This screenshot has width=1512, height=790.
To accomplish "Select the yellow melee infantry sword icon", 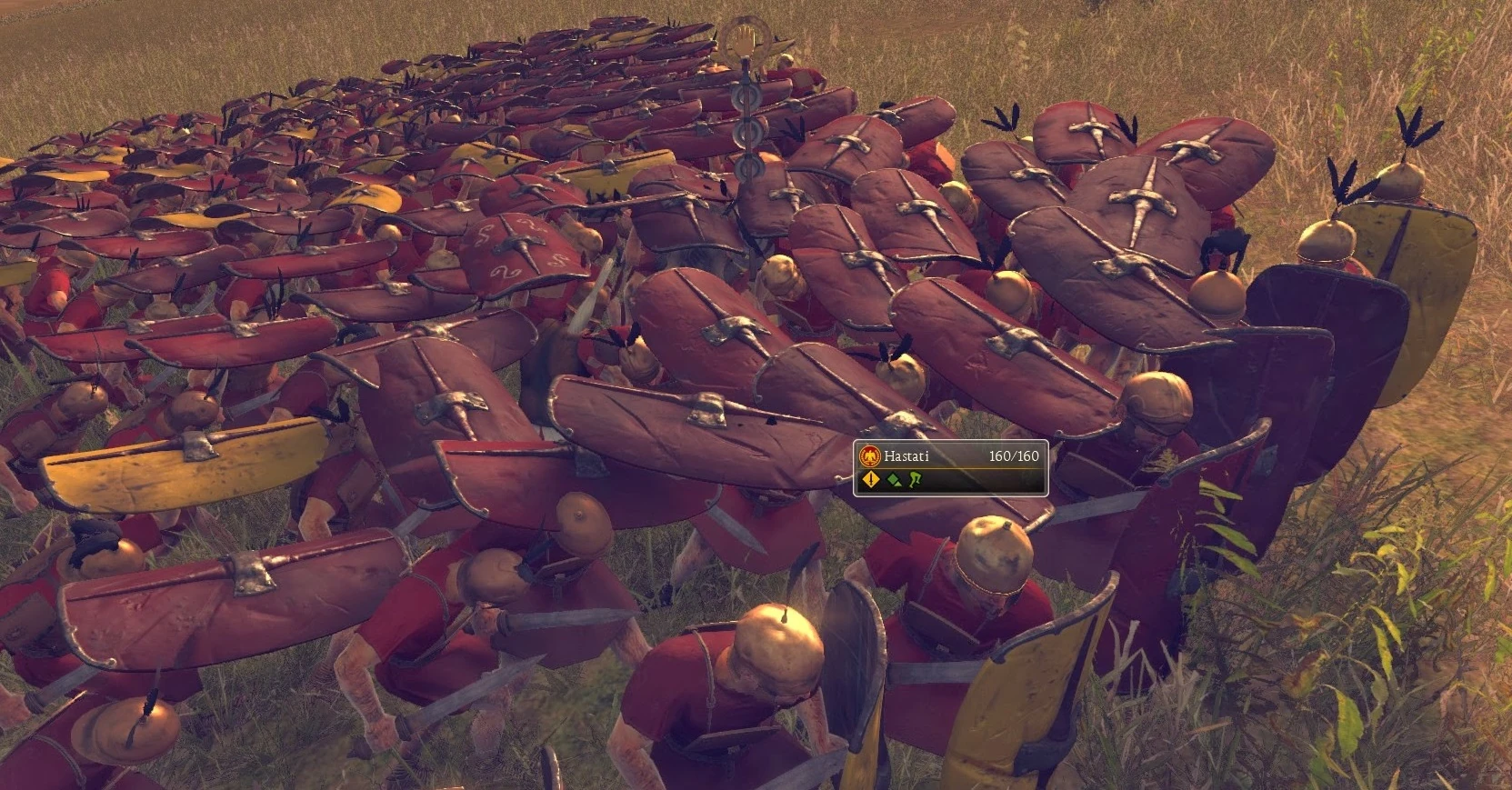I will coord(870,480).
